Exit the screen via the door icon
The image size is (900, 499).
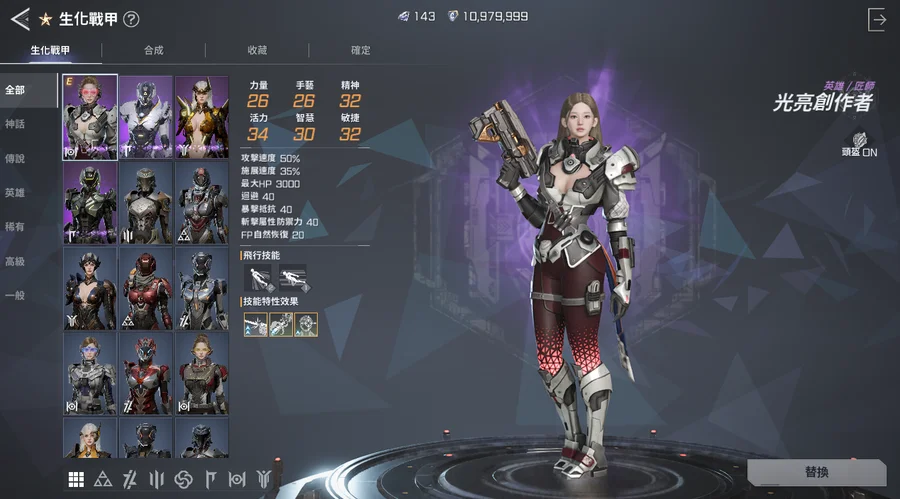coord(877,18)
